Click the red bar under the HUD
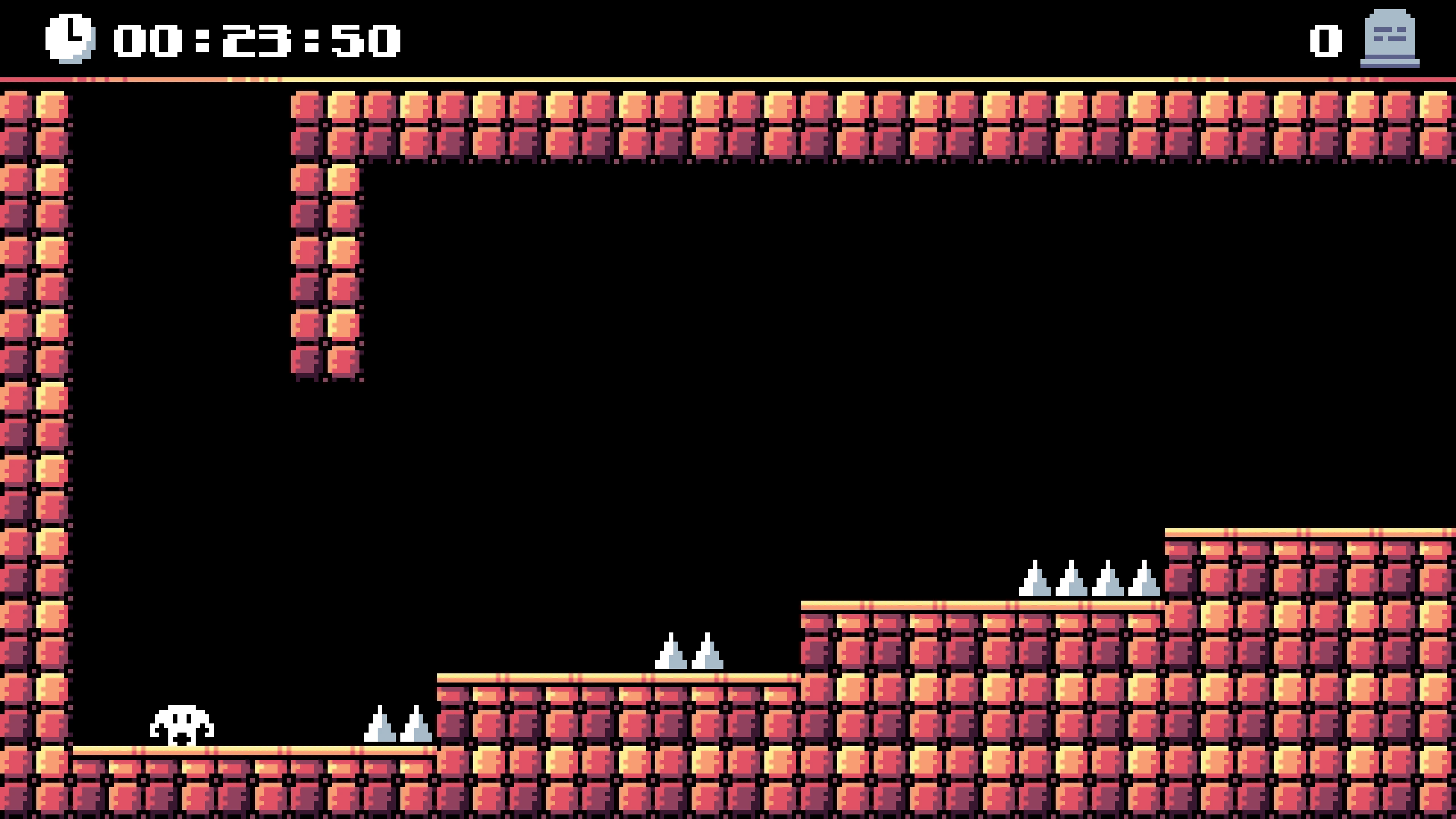The image size is (1456, 819). click(728, 79)
